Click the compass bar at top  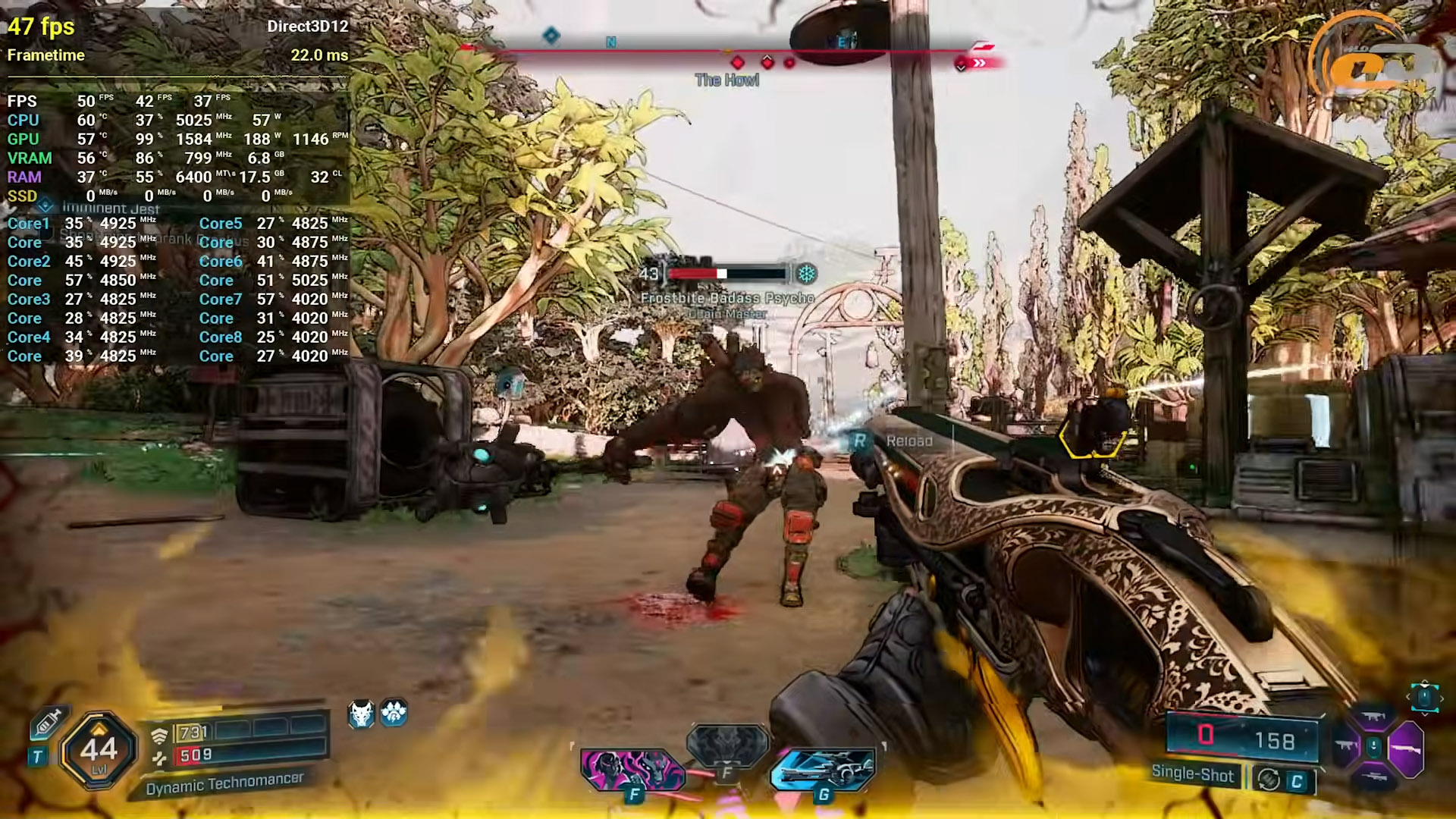point(726,51)
